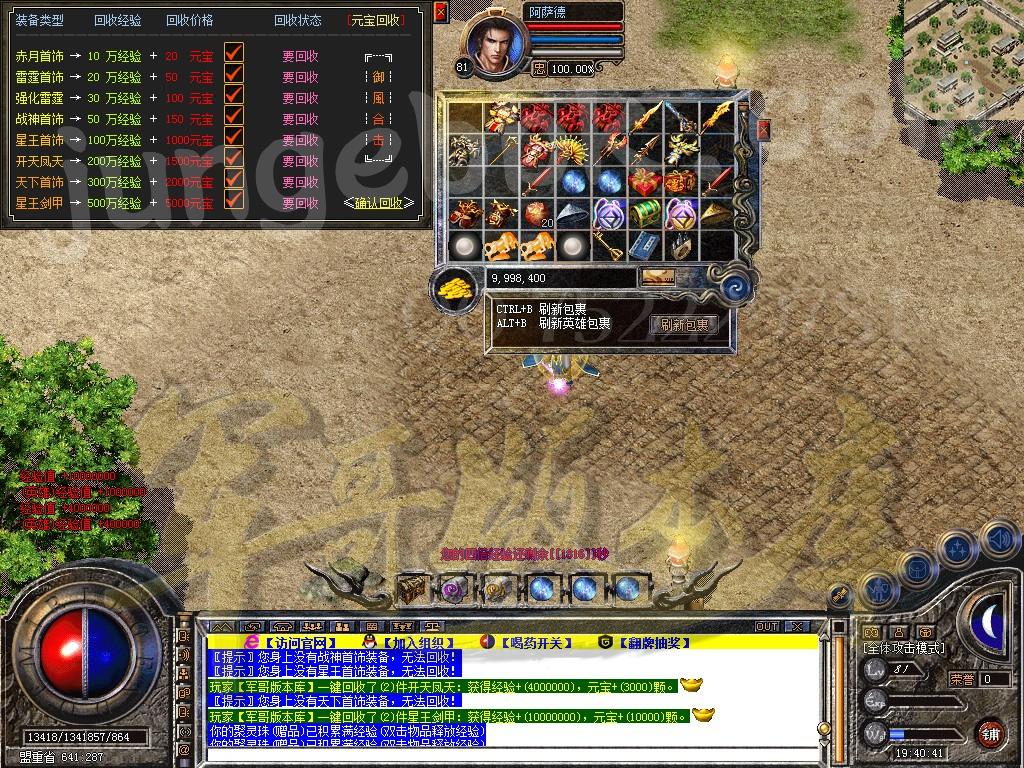Close the equipment recycle panel
This screenshot has height=768, width=1024.
[441, 12]
